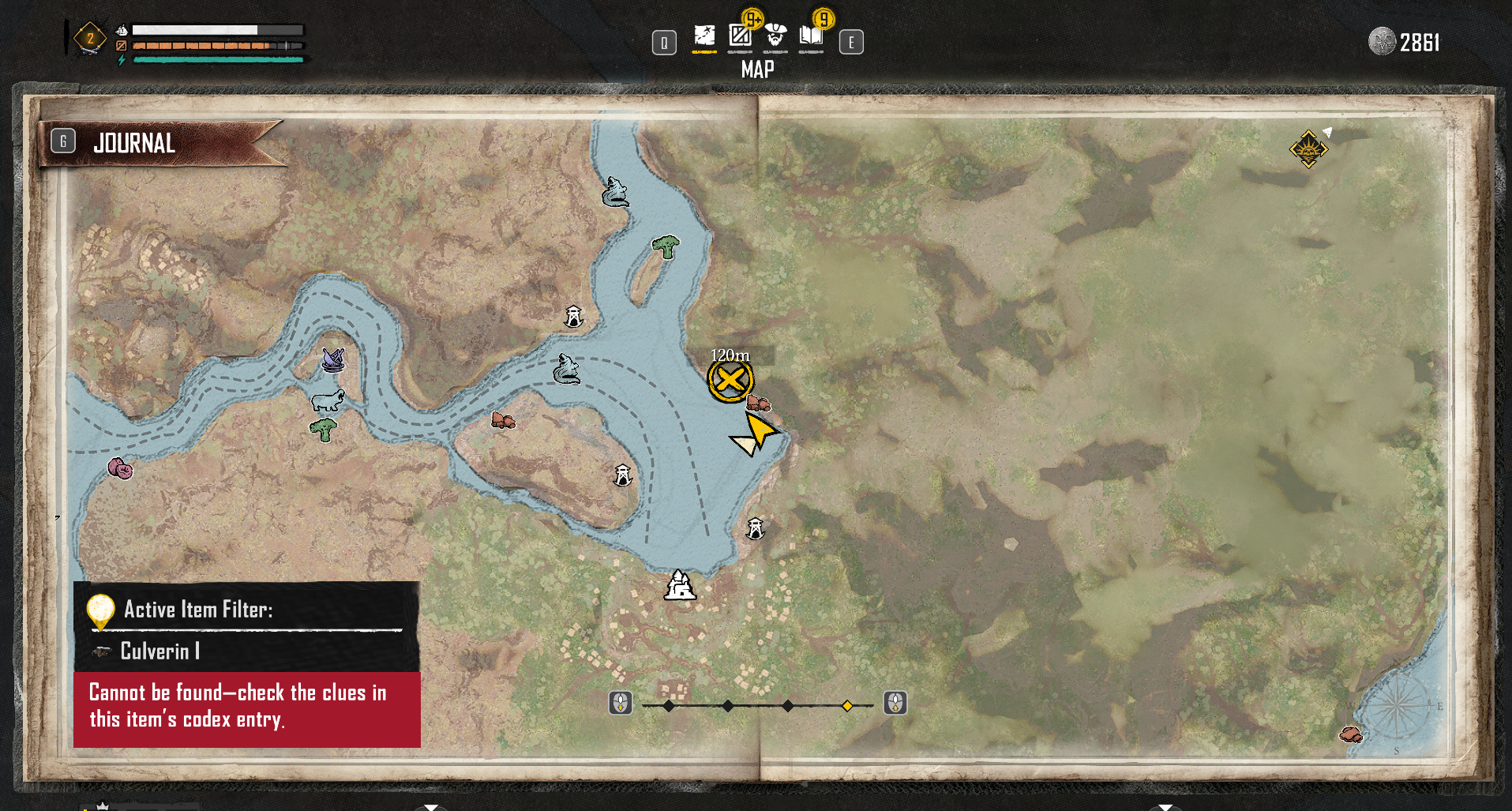Open the bearded pirate captain tab
The image size is (1512, 811).
click(775, 36)
